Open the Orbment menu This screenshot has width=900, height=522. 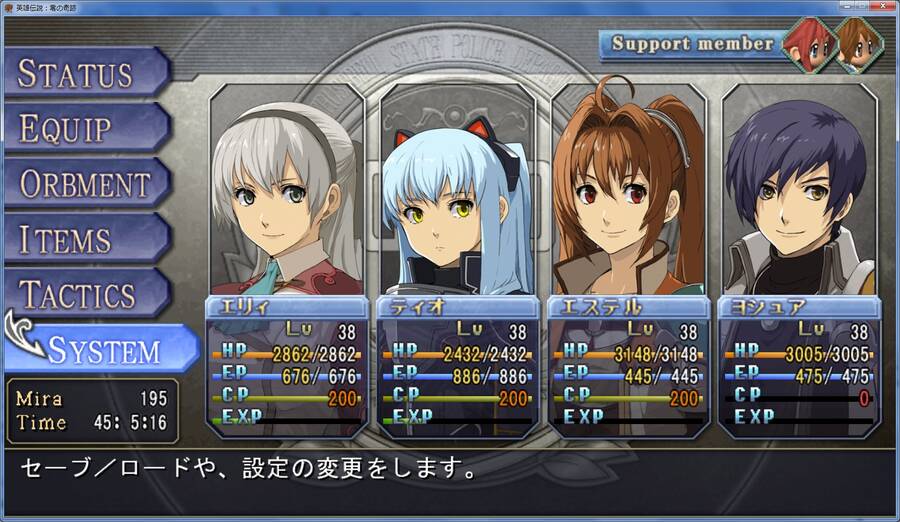coord(85,184)
